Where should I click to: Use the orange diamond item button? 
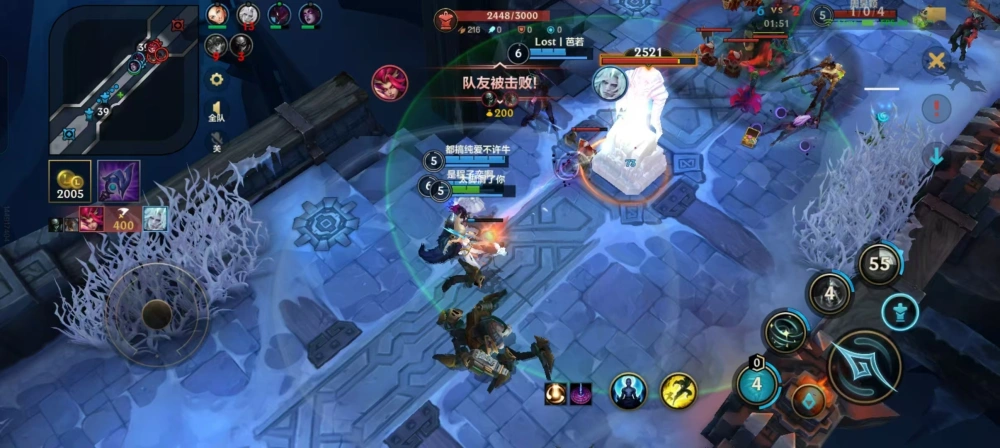click(808, 401)
